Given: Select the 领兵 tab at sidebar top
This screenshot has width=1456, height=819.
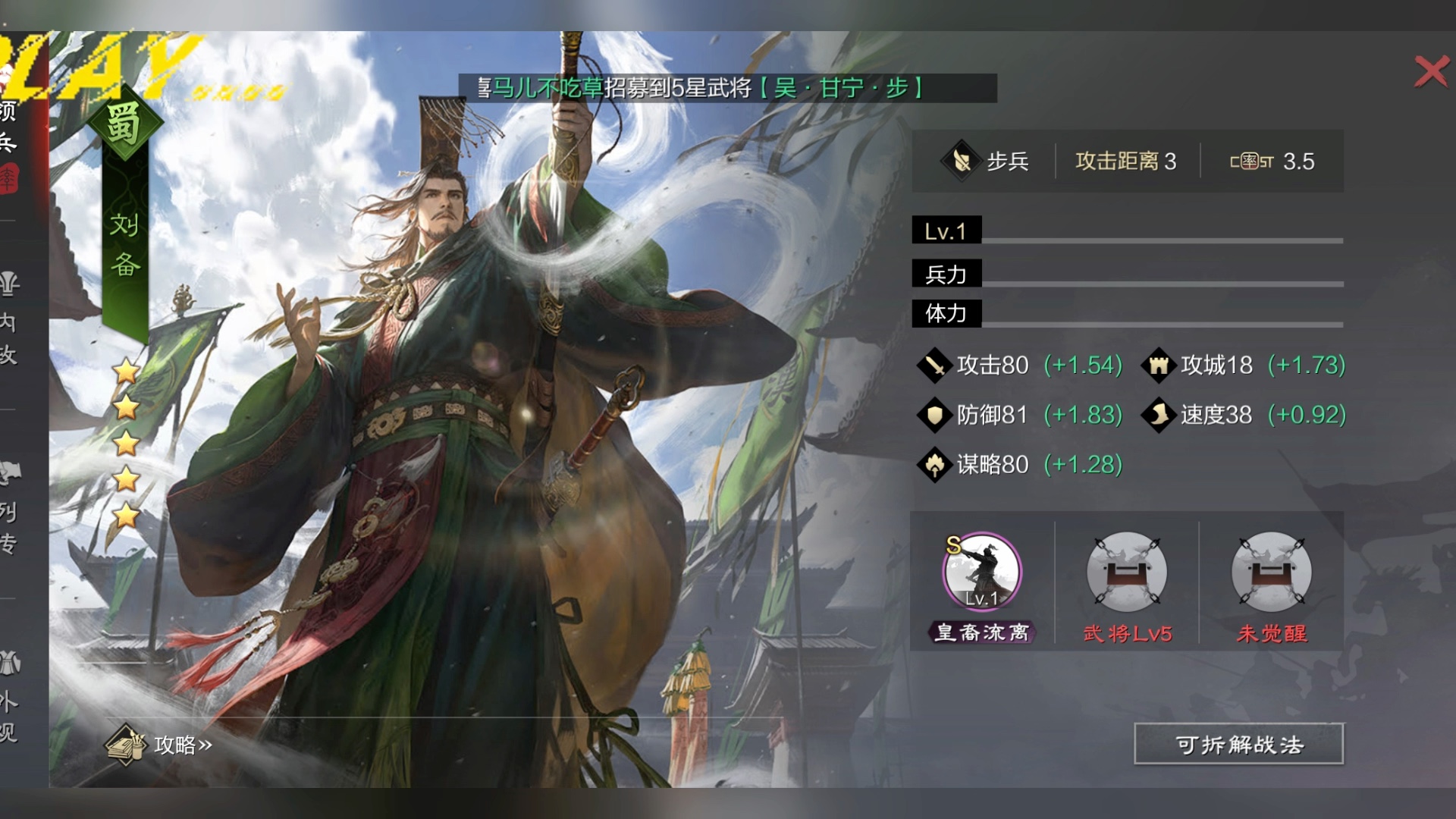Looking at the screenshot, I should (x=9, y=125).
